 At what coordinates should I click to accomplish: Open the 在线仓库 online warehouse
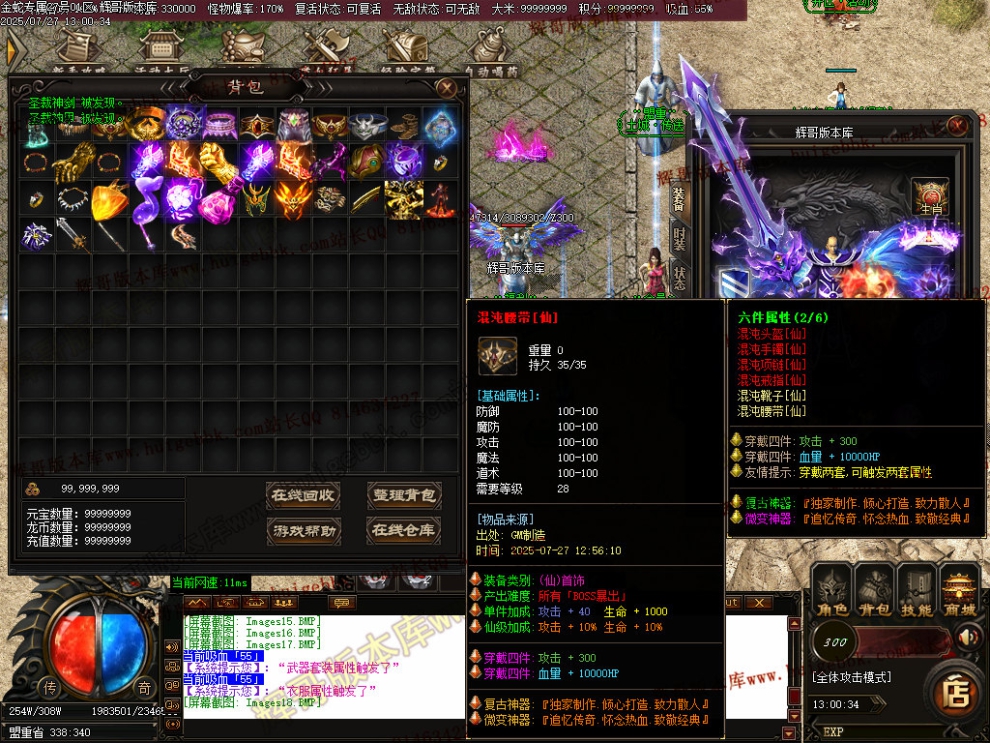click(x=403, y=530)
